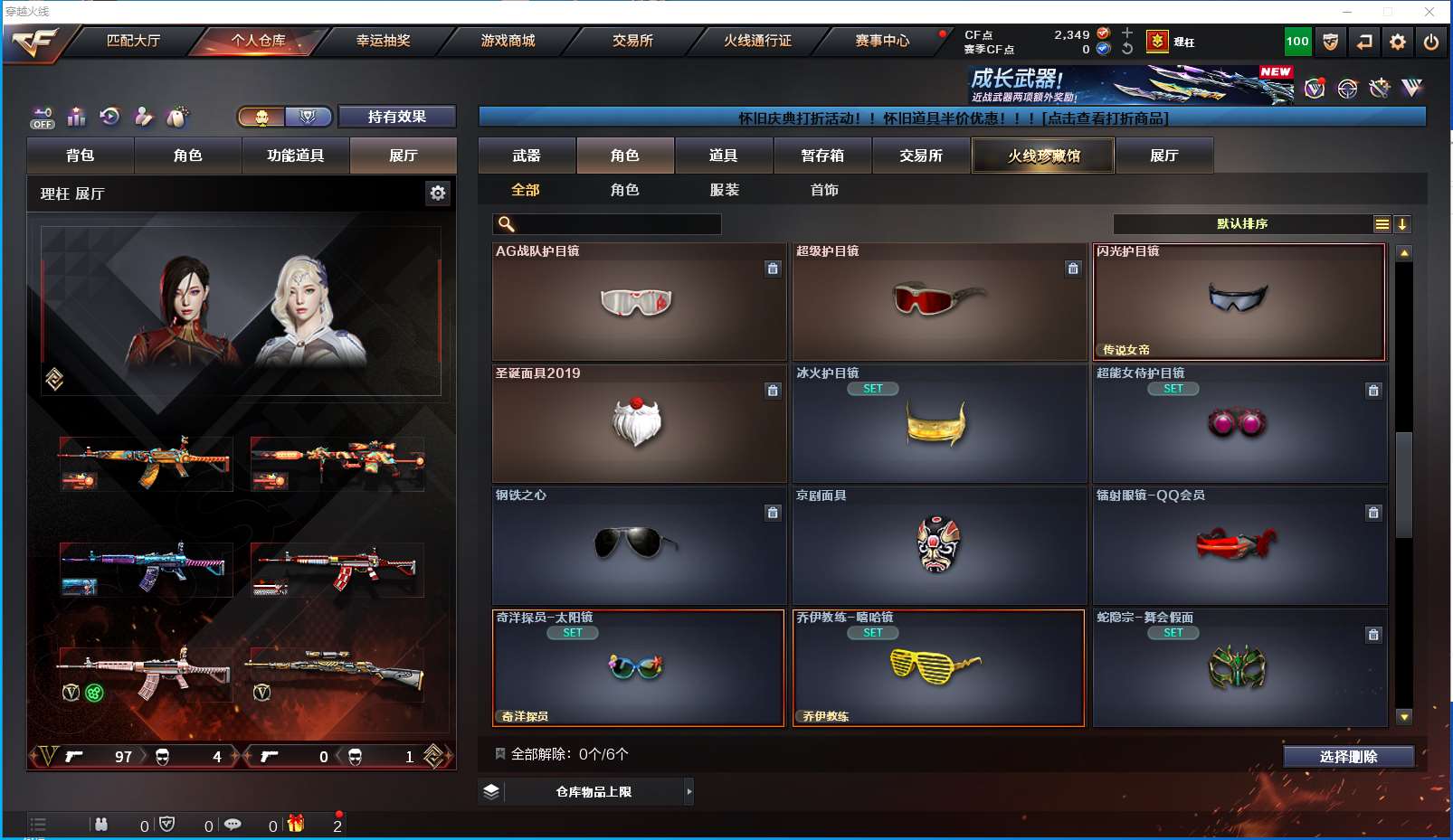Click the 选择删除 button
Viewport: 1453px width, 840px height.
click(x=1348, y=757)
